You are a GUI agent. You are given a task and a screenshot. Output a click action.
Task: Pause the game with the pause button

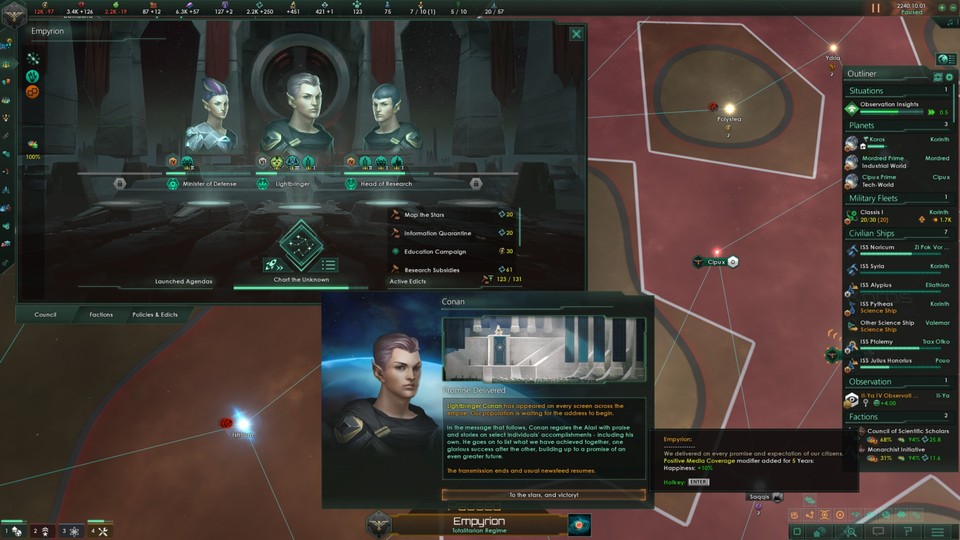click(877, 8)
